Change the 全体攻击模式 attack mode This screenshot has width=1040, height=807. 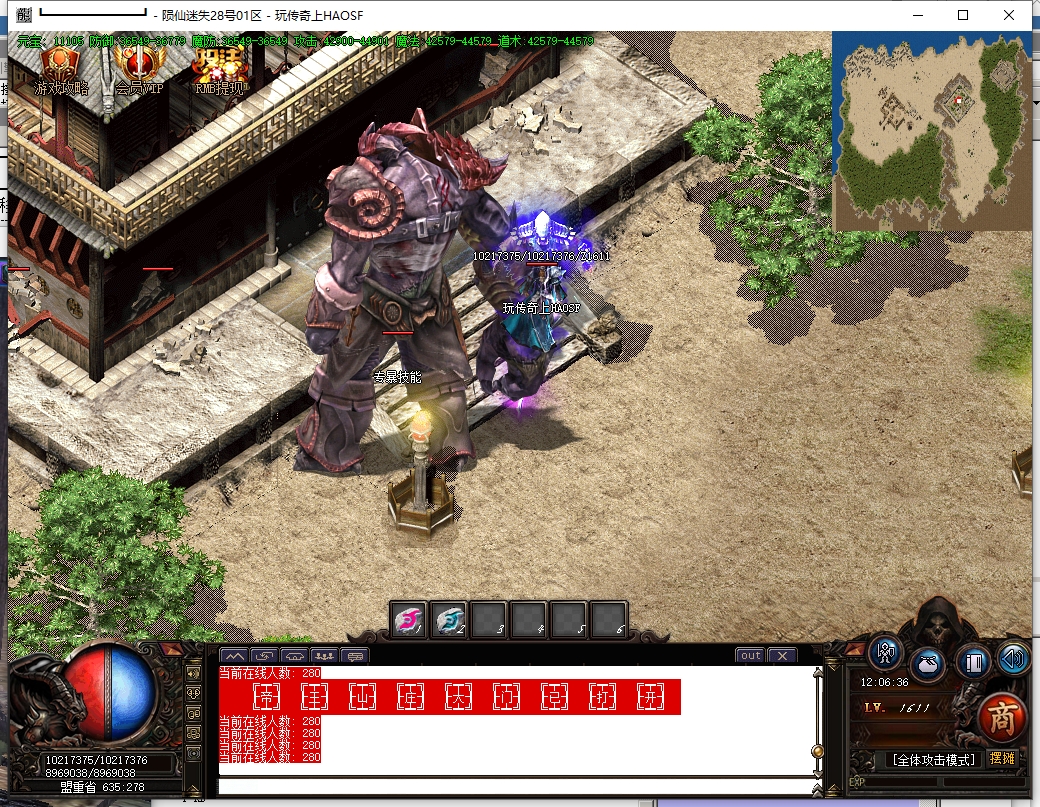tap(932, 760)
